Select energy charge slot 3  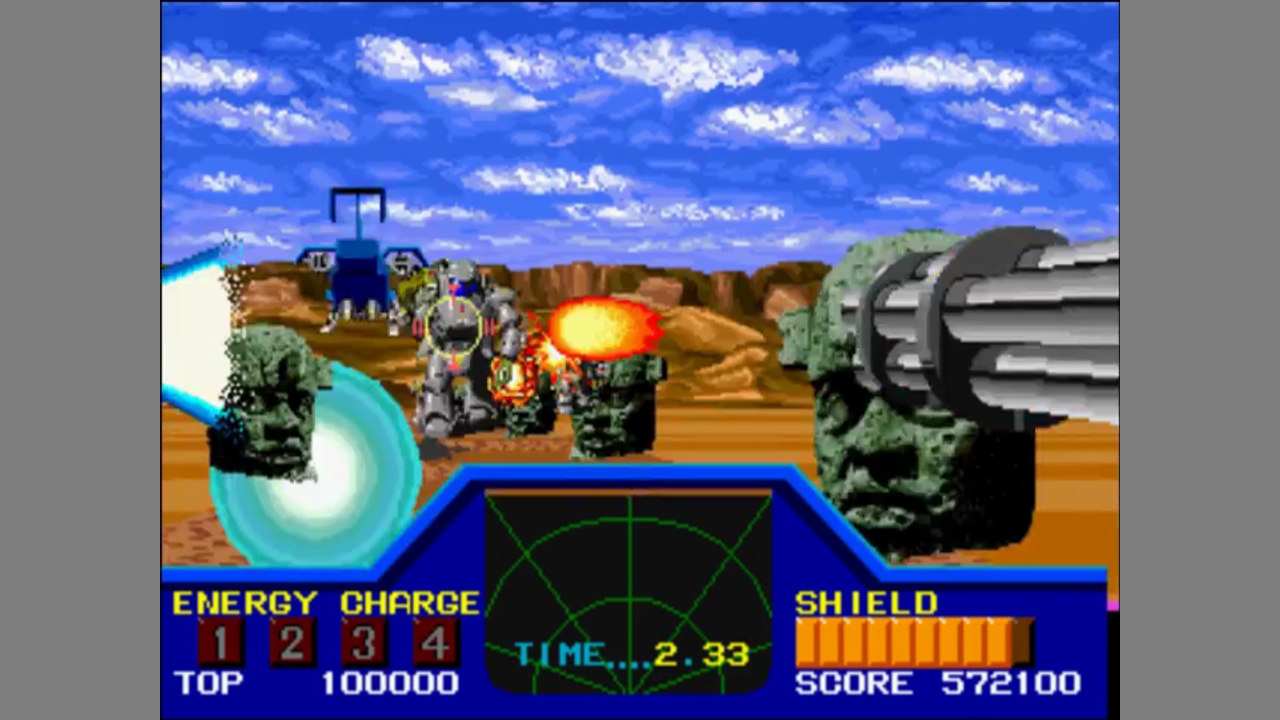coord(364,642)
